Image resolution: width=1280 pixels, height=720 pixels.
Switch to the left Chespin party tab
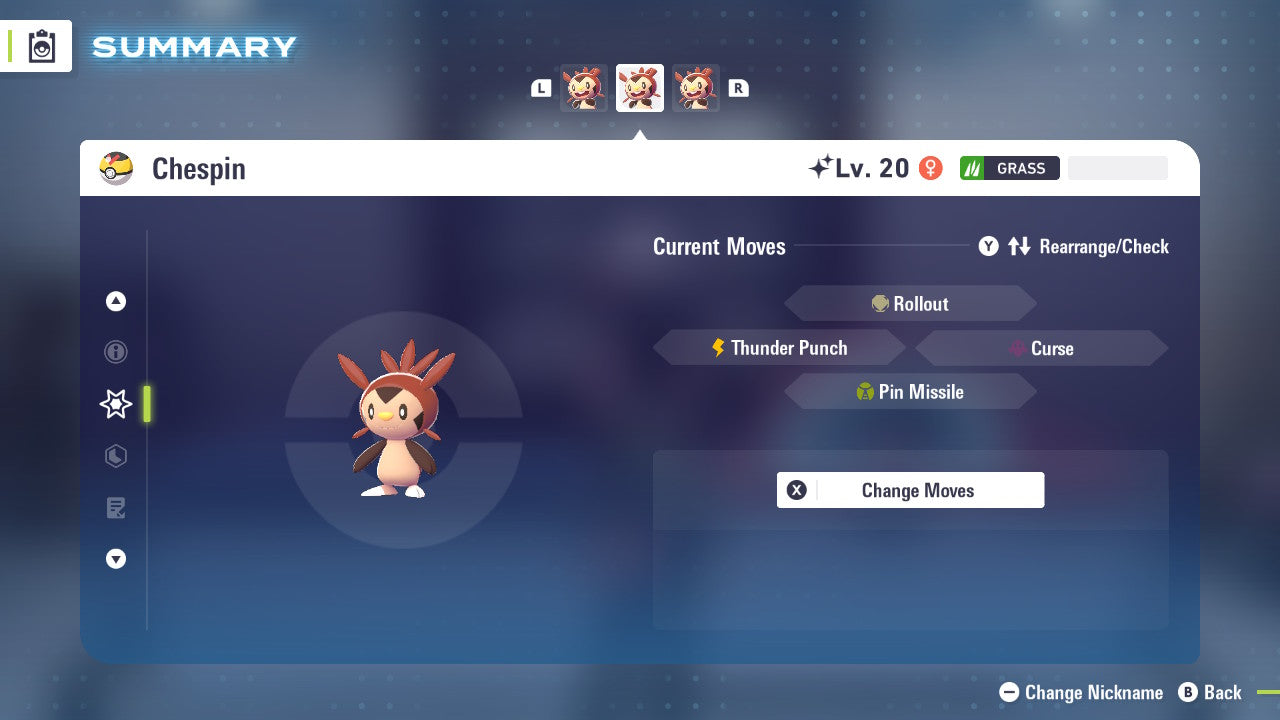pos(584,87)
